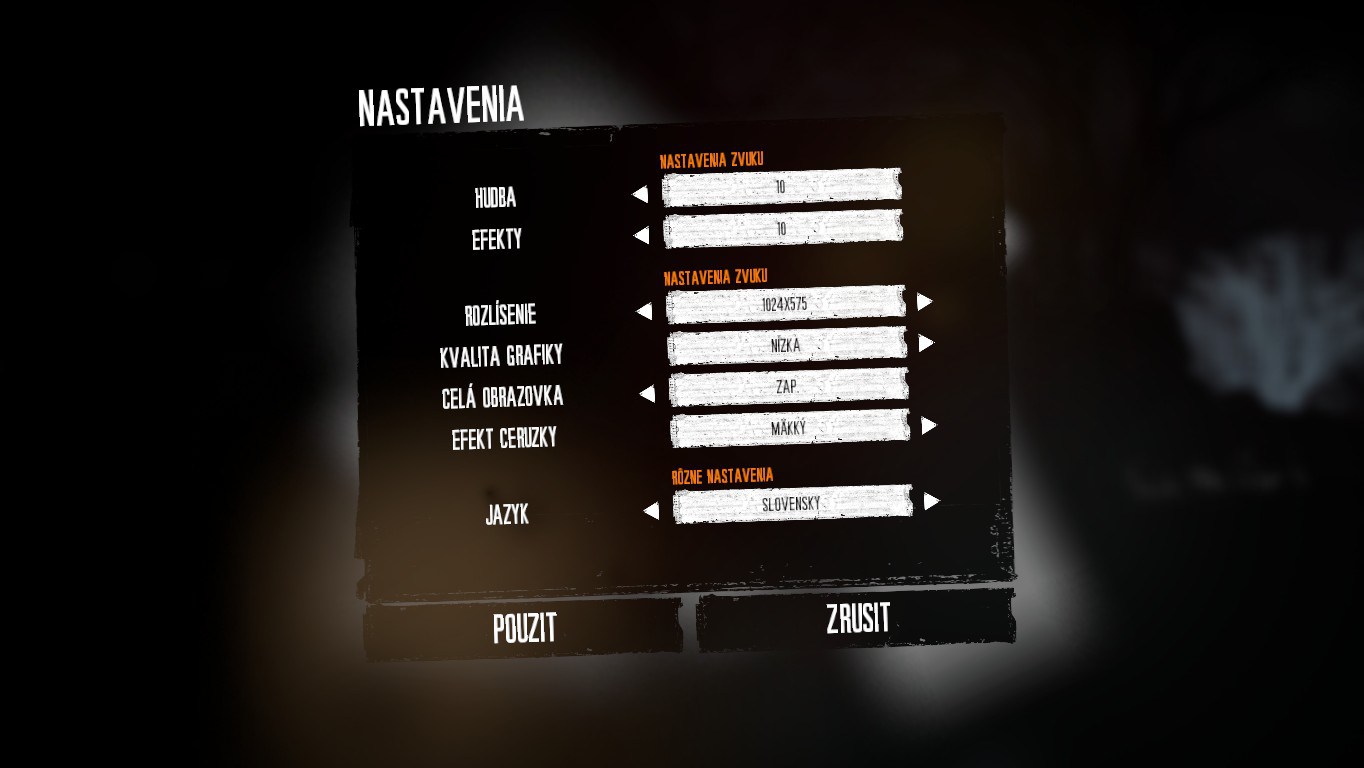Image resolution: width=1364 pixels, height=768 pixels.
Task: Click the Hudba volume bar showing 10
Action: click(x=781, y=187)
